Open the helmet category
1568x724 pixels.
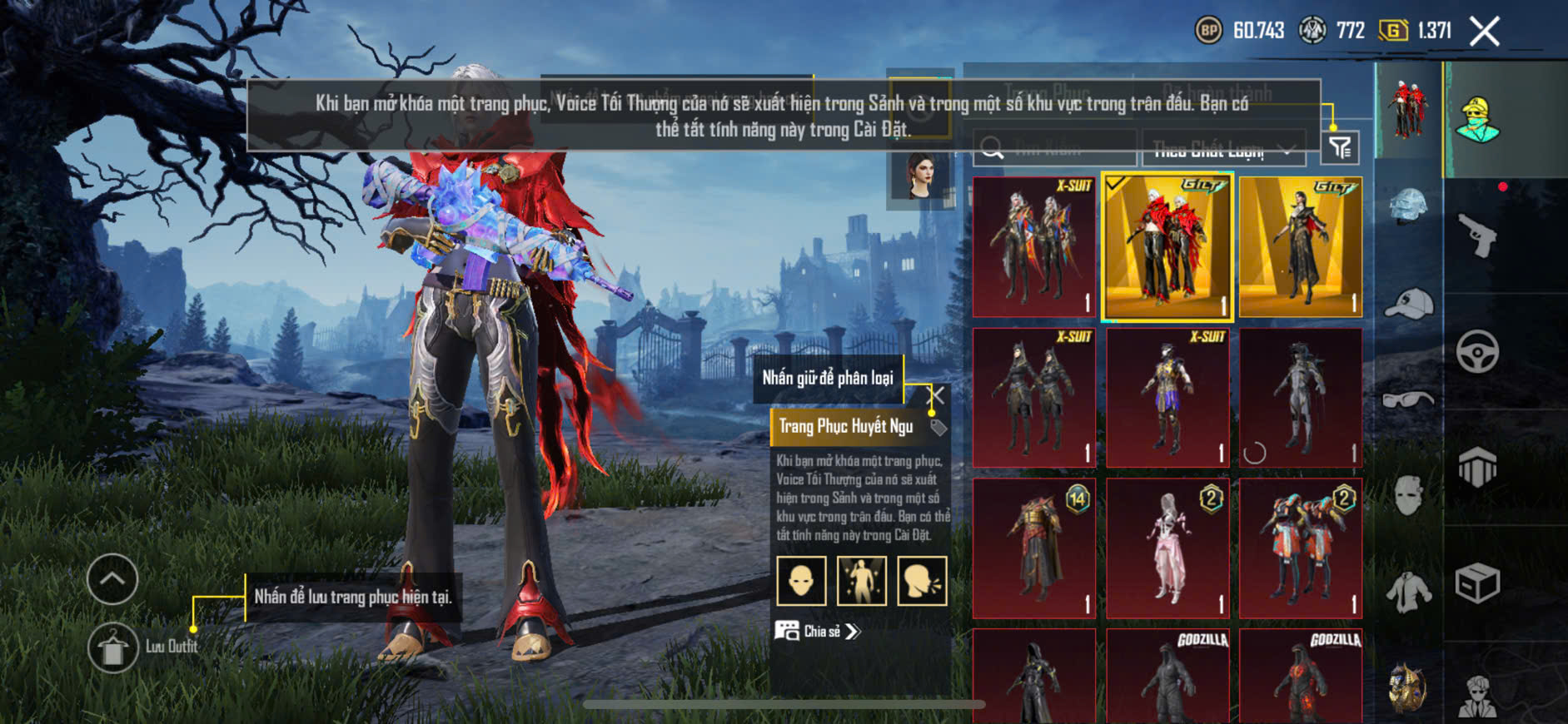point(1408,206)
